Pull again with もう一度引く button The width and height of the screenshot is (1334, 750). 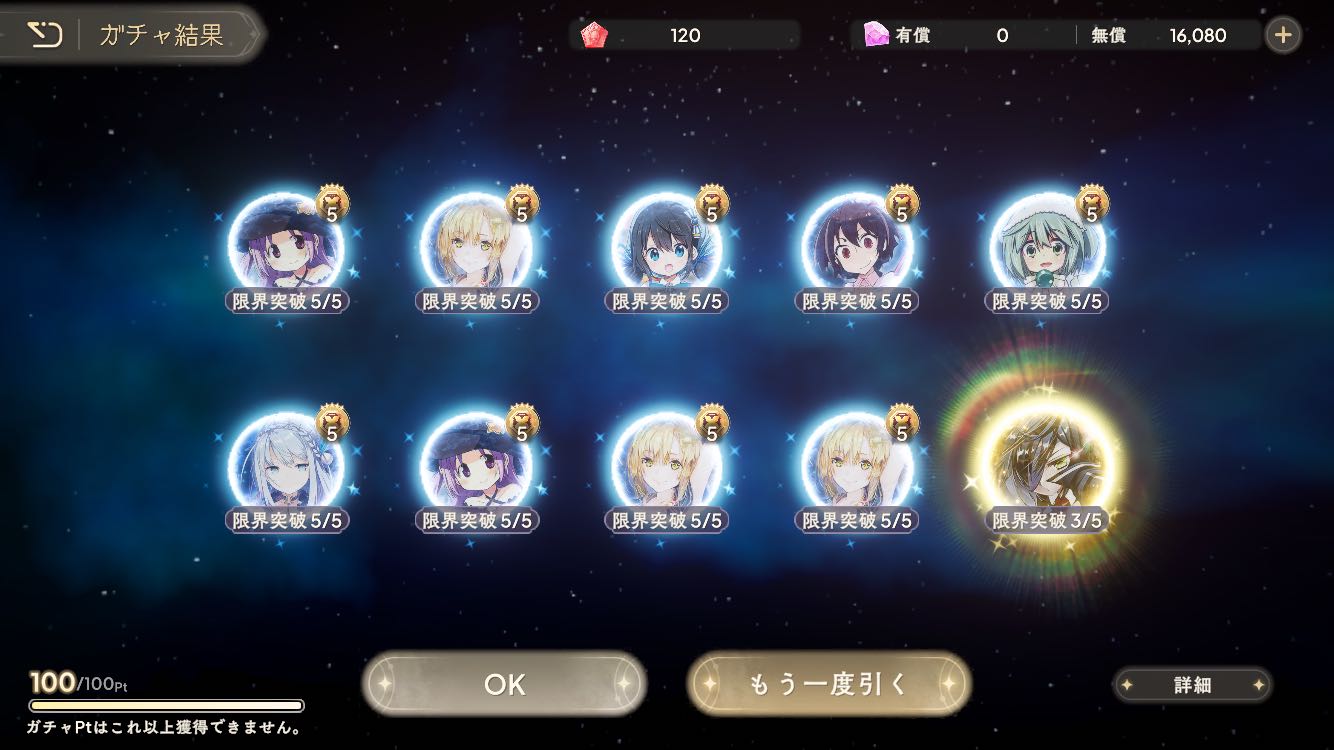coord(829,684)
